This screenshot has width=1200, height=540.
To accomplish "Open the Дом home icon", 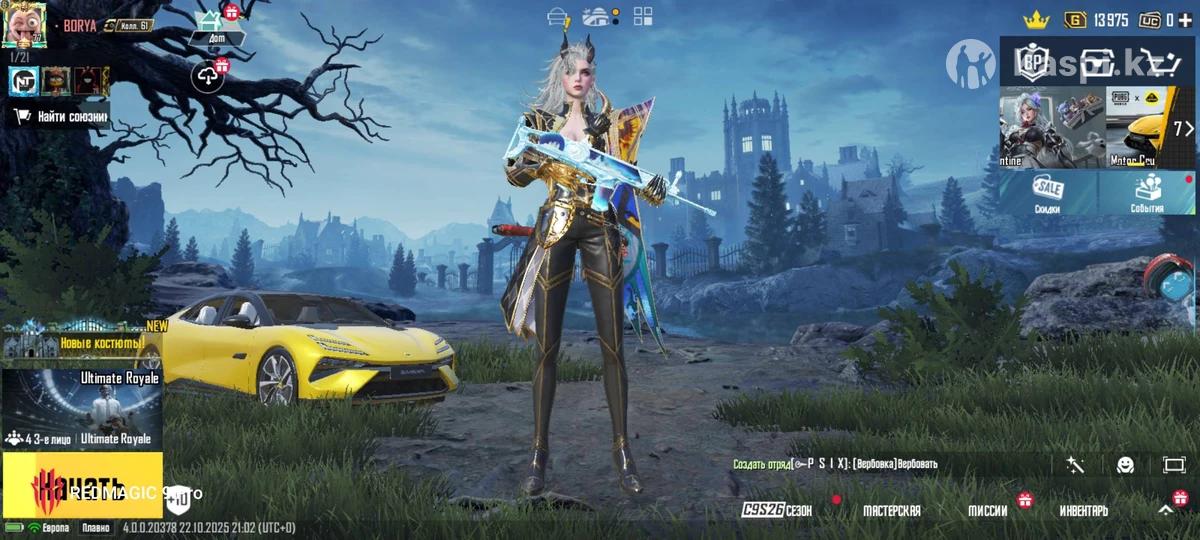I will tap(211, 25).
